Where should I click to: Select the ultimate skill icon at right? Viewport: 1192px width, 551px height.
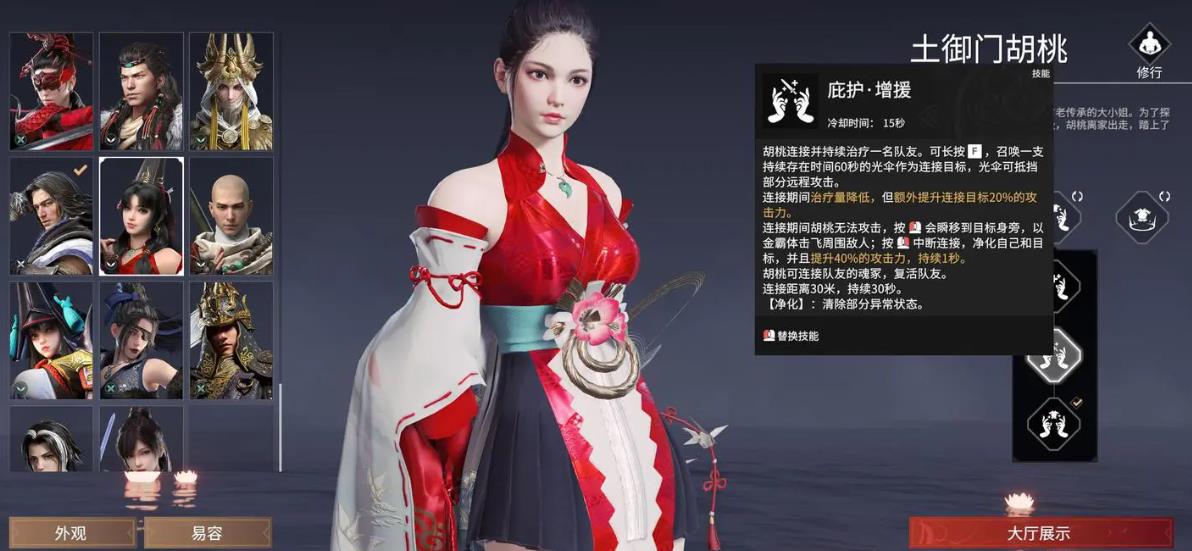tap(1143, 213)
